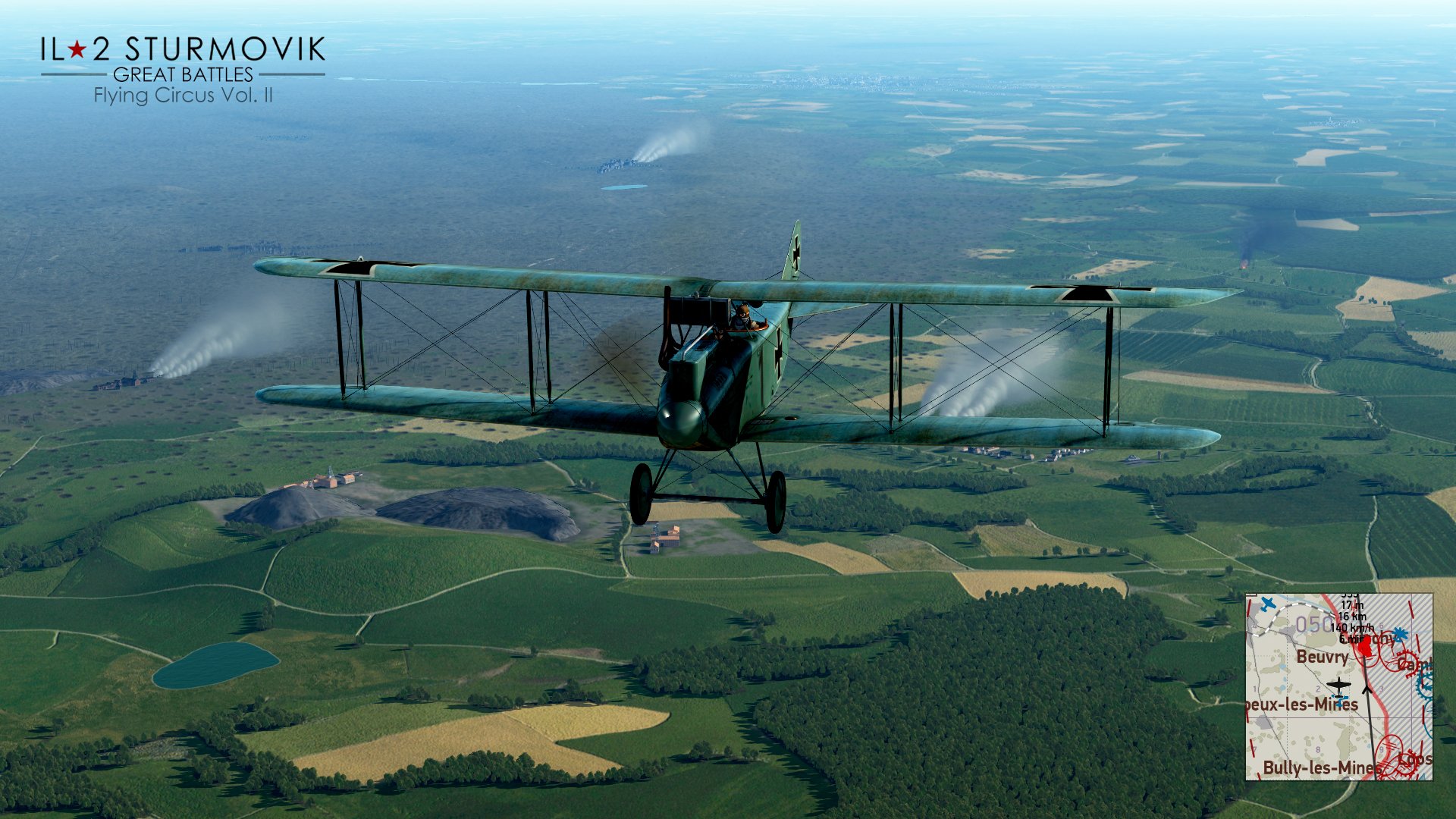Viewport: 1456px width, 819px height.
Task: Click the red balloon marker near the frontline
Action: click(x=1367, y=646)
